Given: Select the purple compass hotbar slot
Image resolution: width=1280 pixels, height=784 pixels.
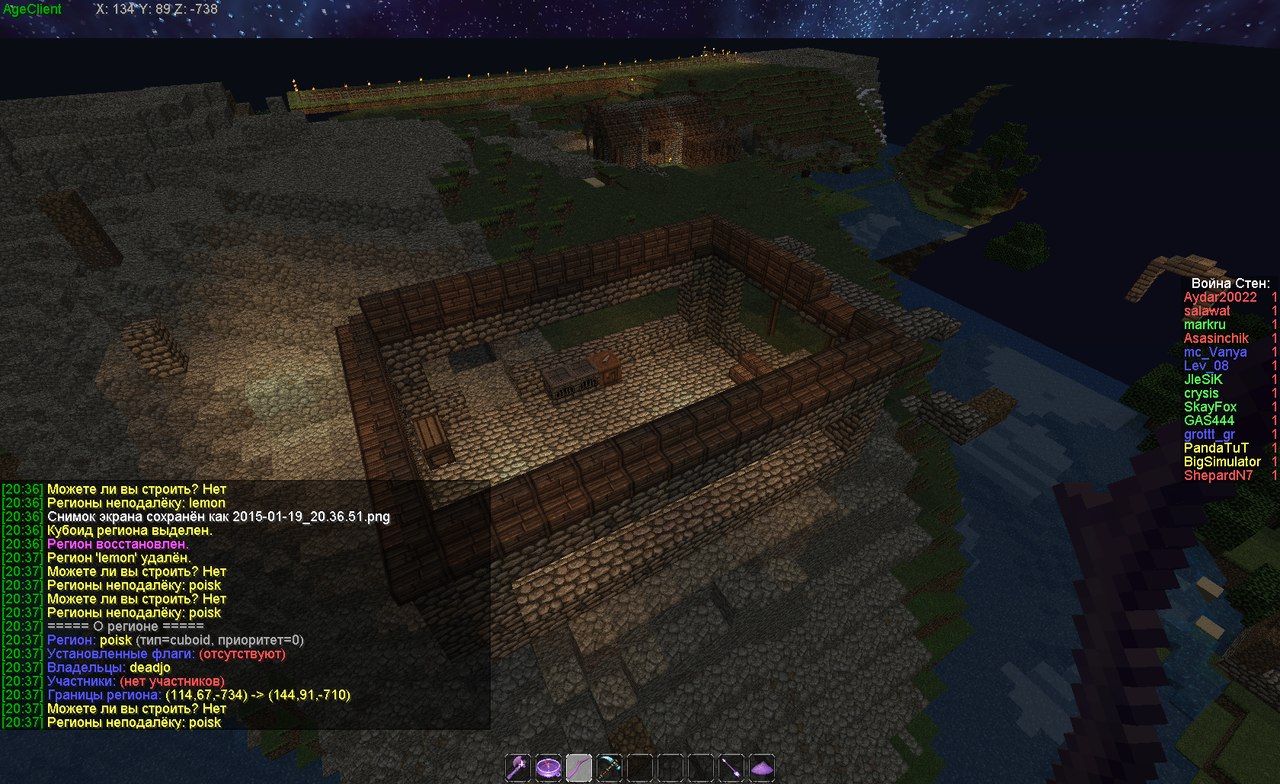Looking at the screenshot, I should [549, 767].
